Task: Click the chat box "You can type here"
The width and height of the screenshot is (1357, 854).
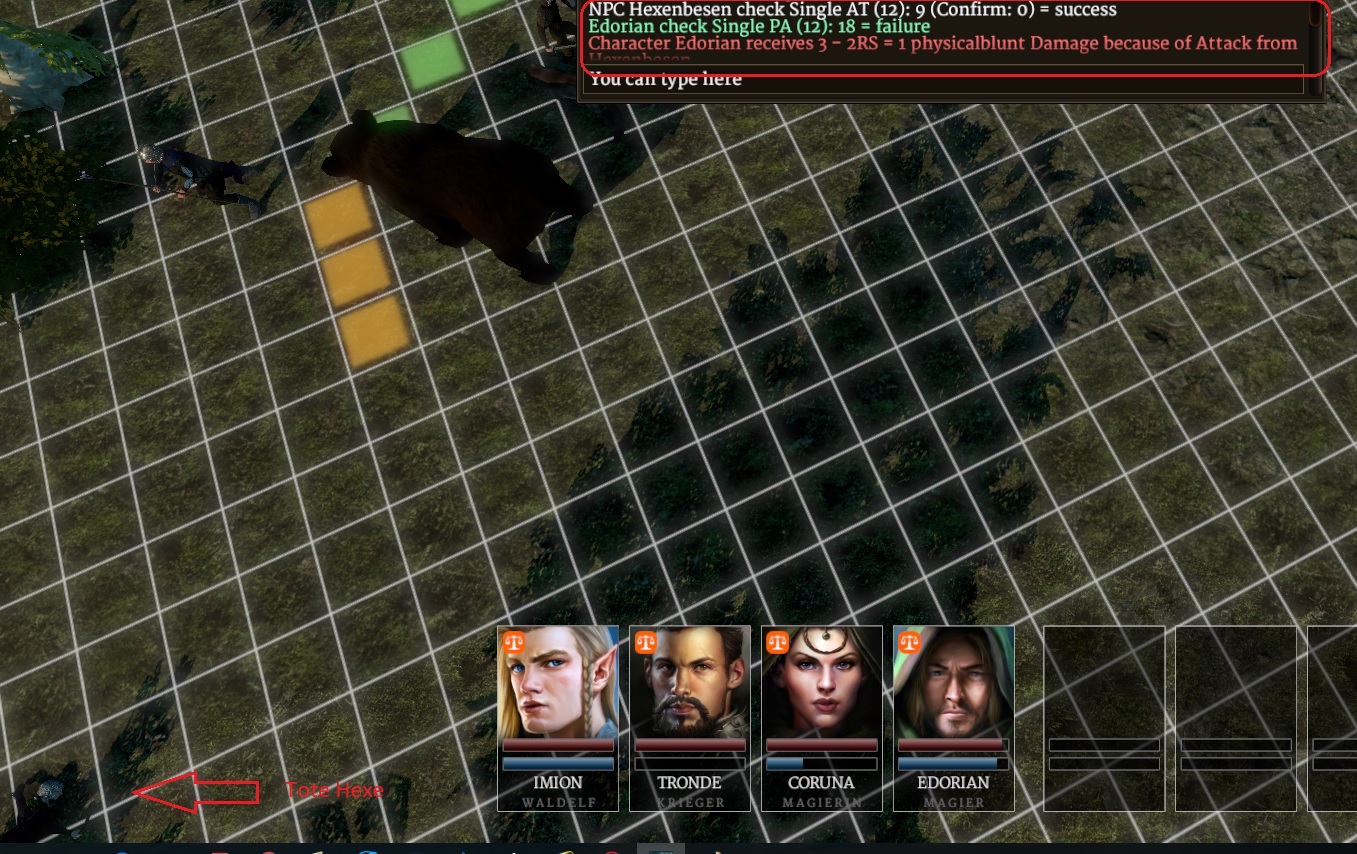Action: click(x=944, y=80)
